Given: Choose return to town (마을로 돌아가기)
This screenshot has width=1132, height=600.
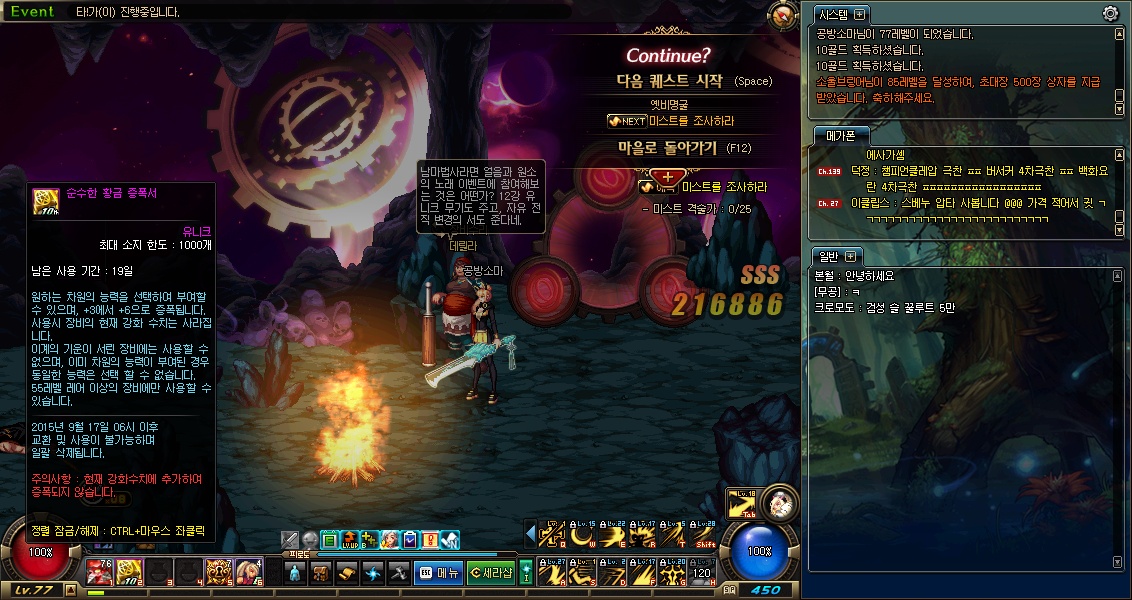Looking at the screenshot, I should (668, 148).
